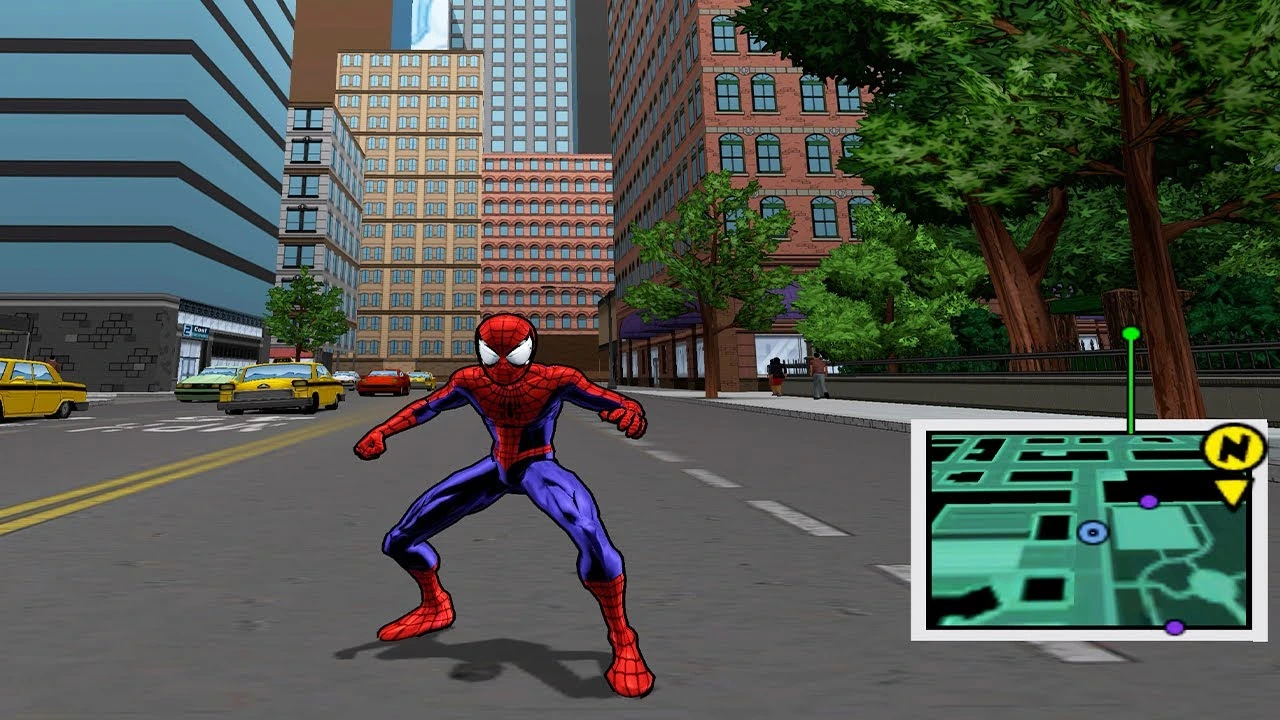Image resolution: width=1280 pixels, height=720 pixels.
Task: Click the green car parked near the taxis
Action: coord(205,384)
